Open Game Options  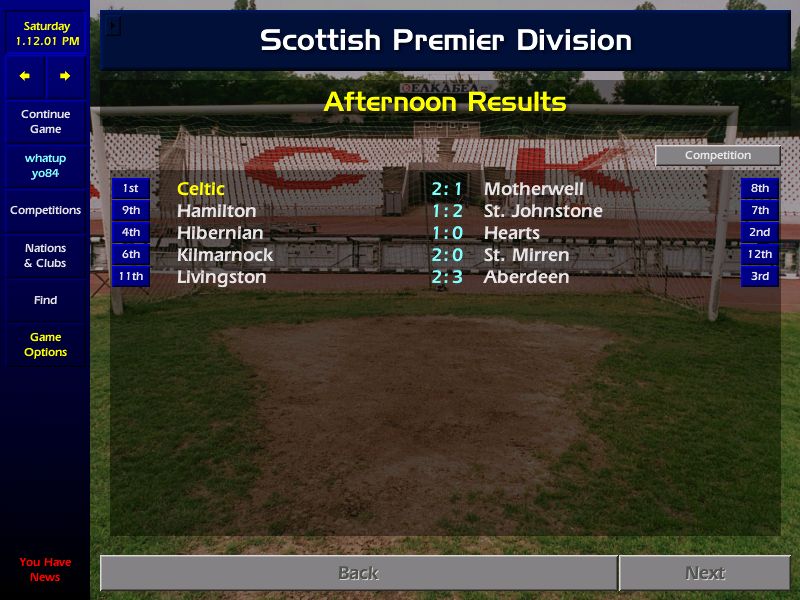click(x=45, y=345)
